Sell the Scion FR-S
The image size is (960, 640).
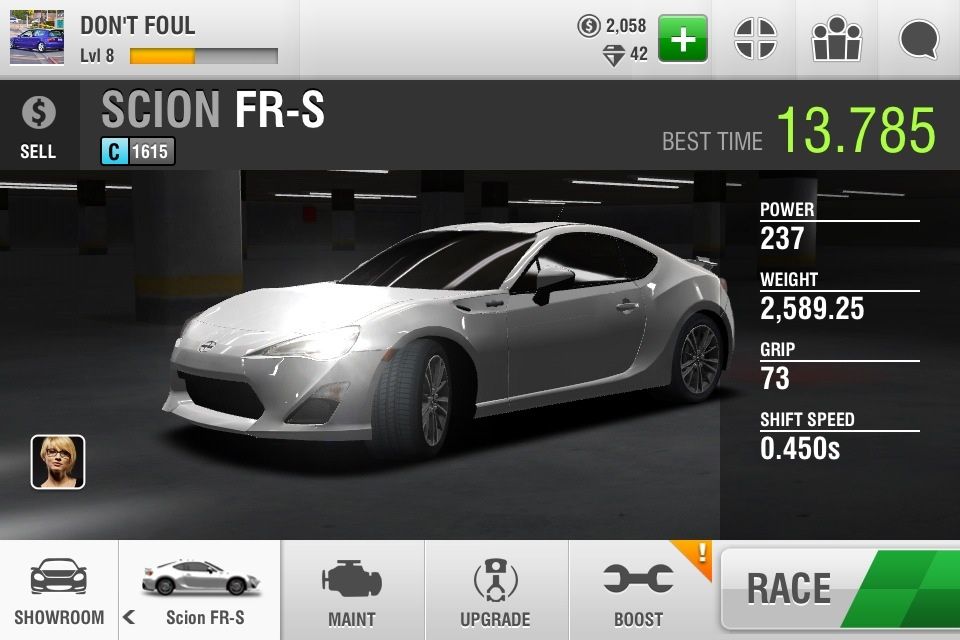click(38, 126)
